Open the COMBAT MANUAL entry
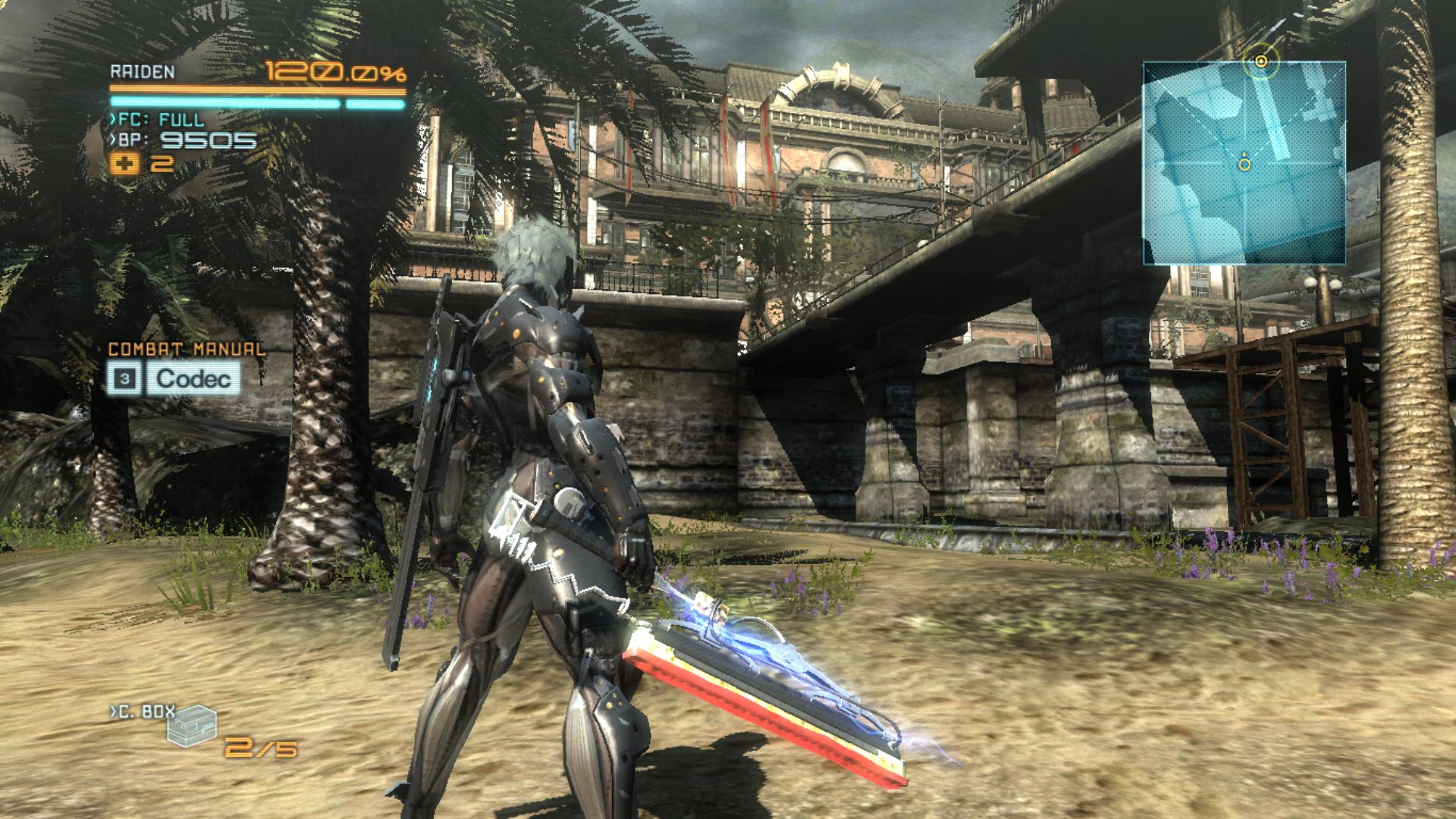The image size is (1456, 819). pos(186,350)
